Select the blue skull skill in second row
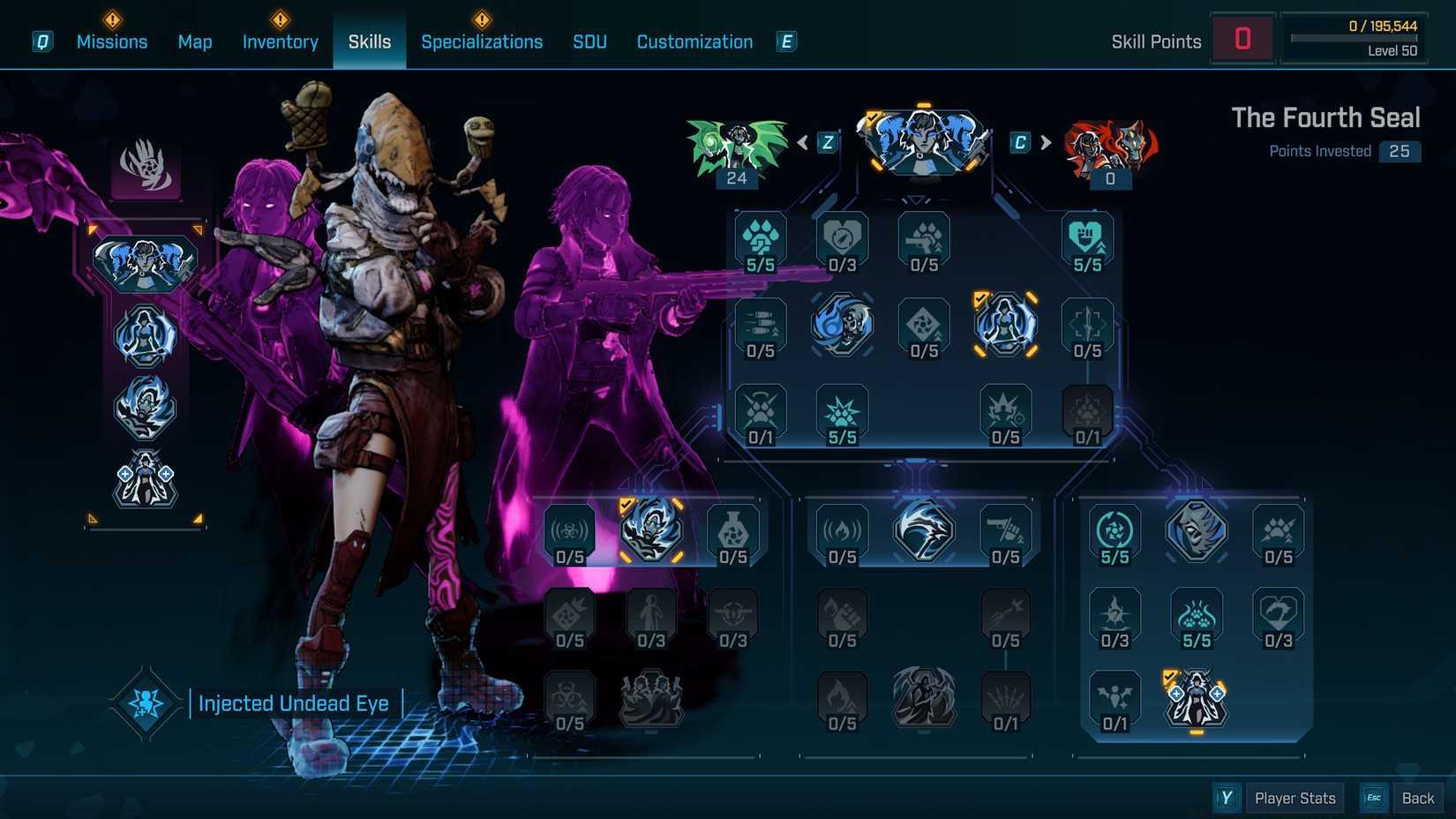The width and height of the screenshot is (1456, 819). [841, 325]
